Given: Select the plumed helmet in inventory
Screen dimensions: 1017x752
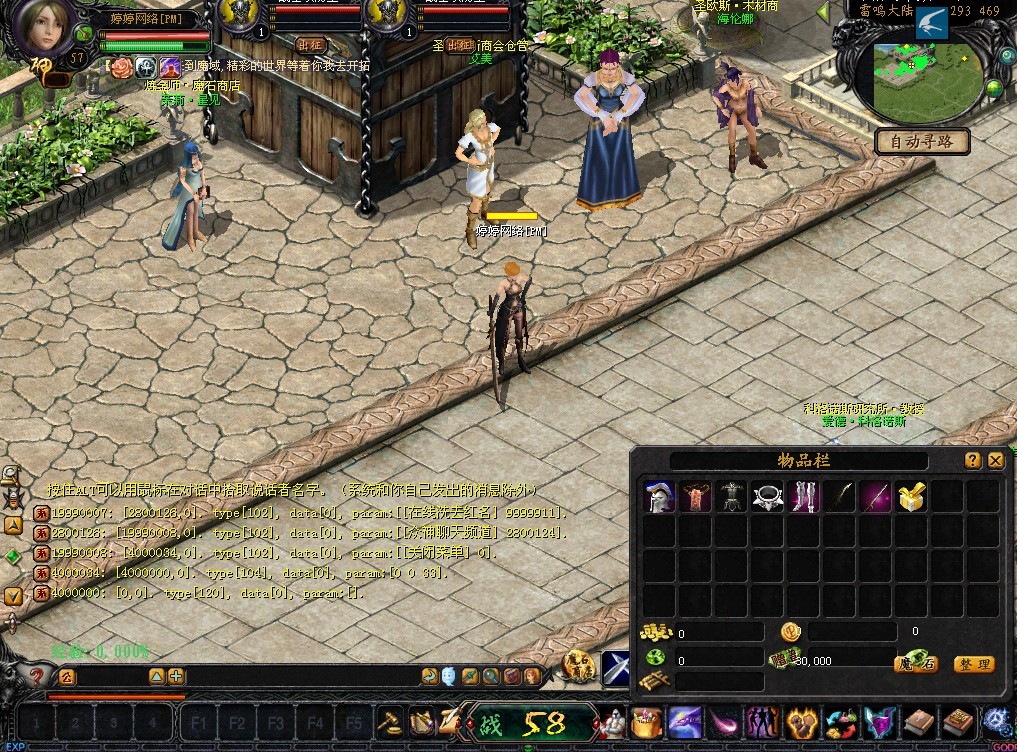Looking at the screenshot, I should click(x=658, y=497).
